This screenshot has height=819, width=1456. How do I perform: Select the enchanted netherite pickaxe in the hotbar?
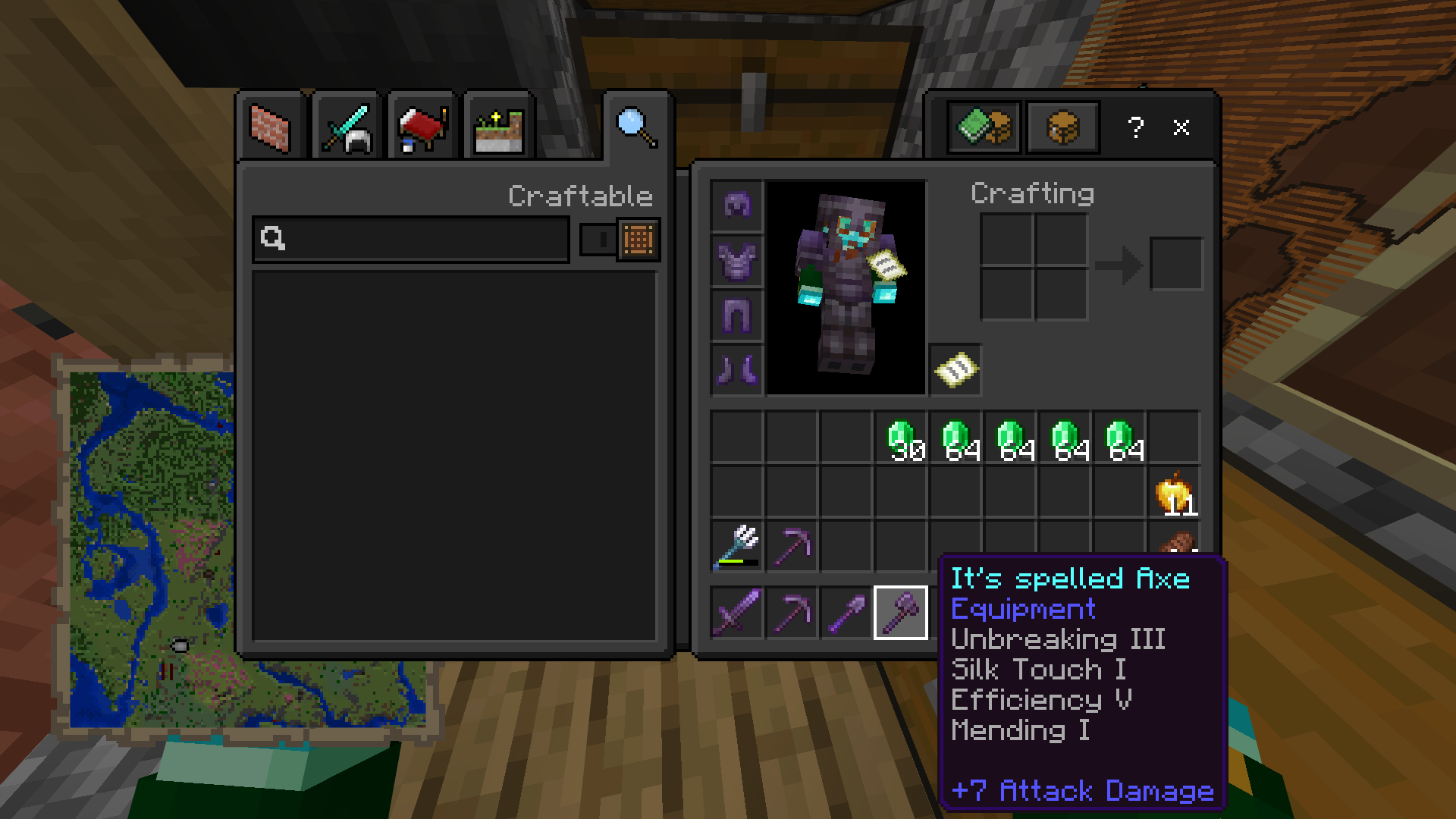tap(790, 613)
